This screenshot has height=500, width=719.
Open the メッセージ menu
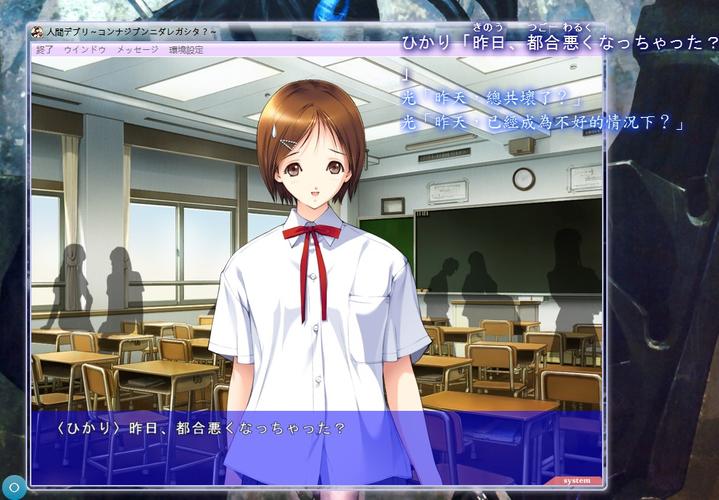pos(137,49)
